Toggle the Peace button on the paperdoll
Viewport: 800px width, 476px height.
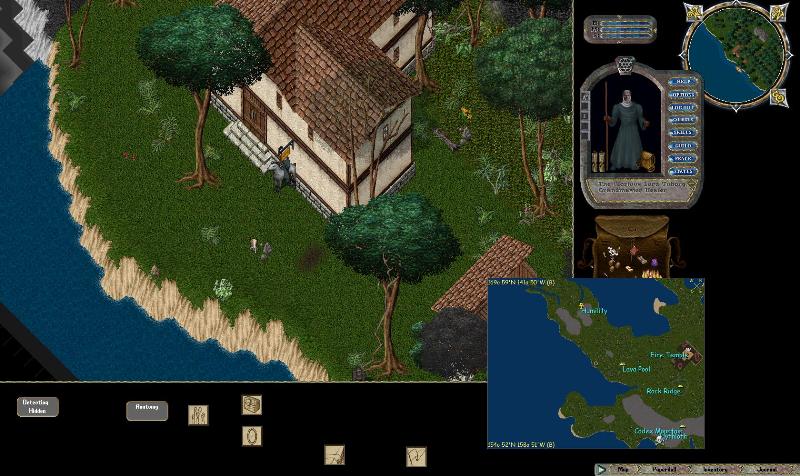[x=682, y=158]
